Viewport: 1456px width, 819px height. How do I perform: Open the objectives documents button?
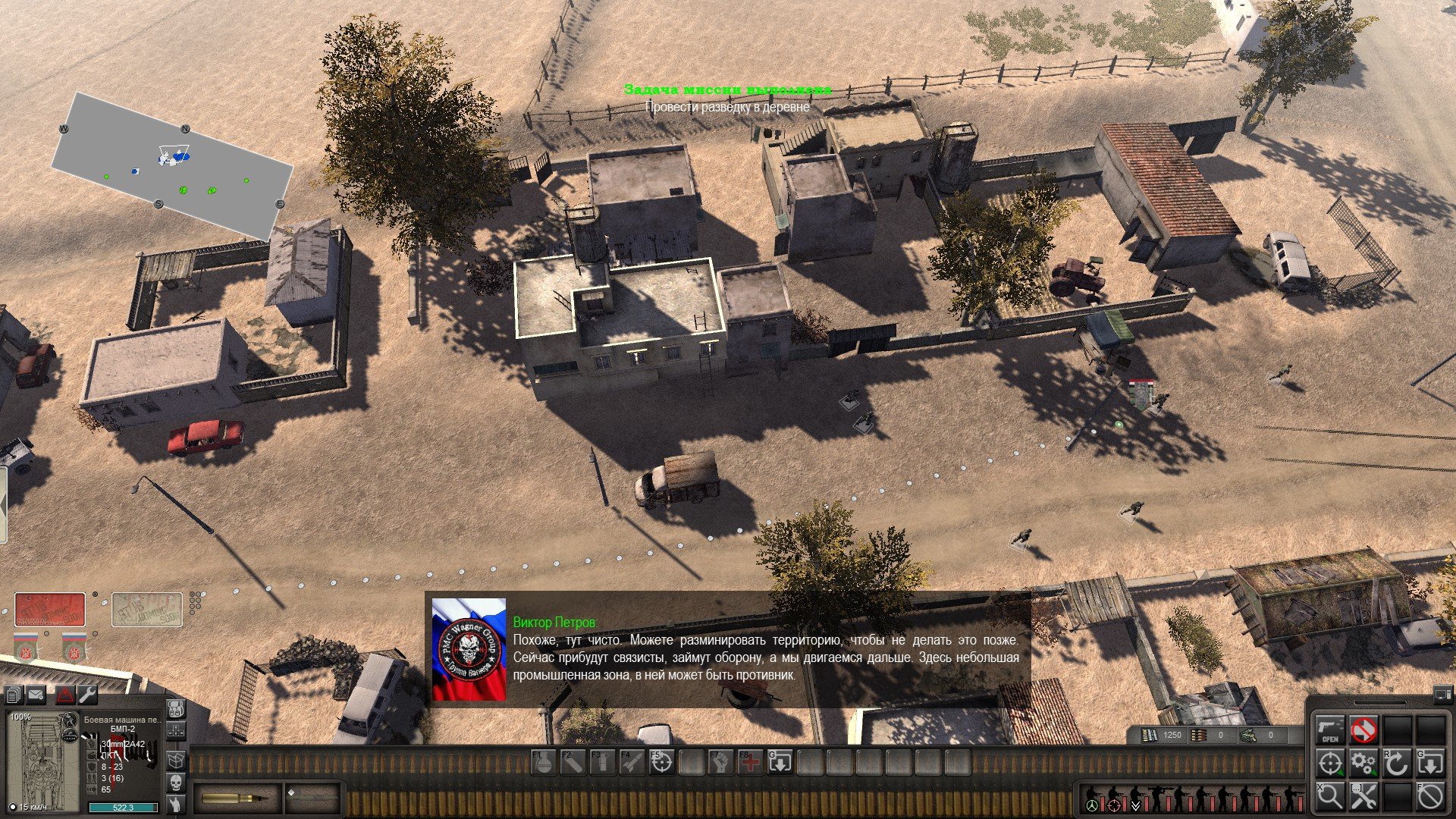click(13, 694)
